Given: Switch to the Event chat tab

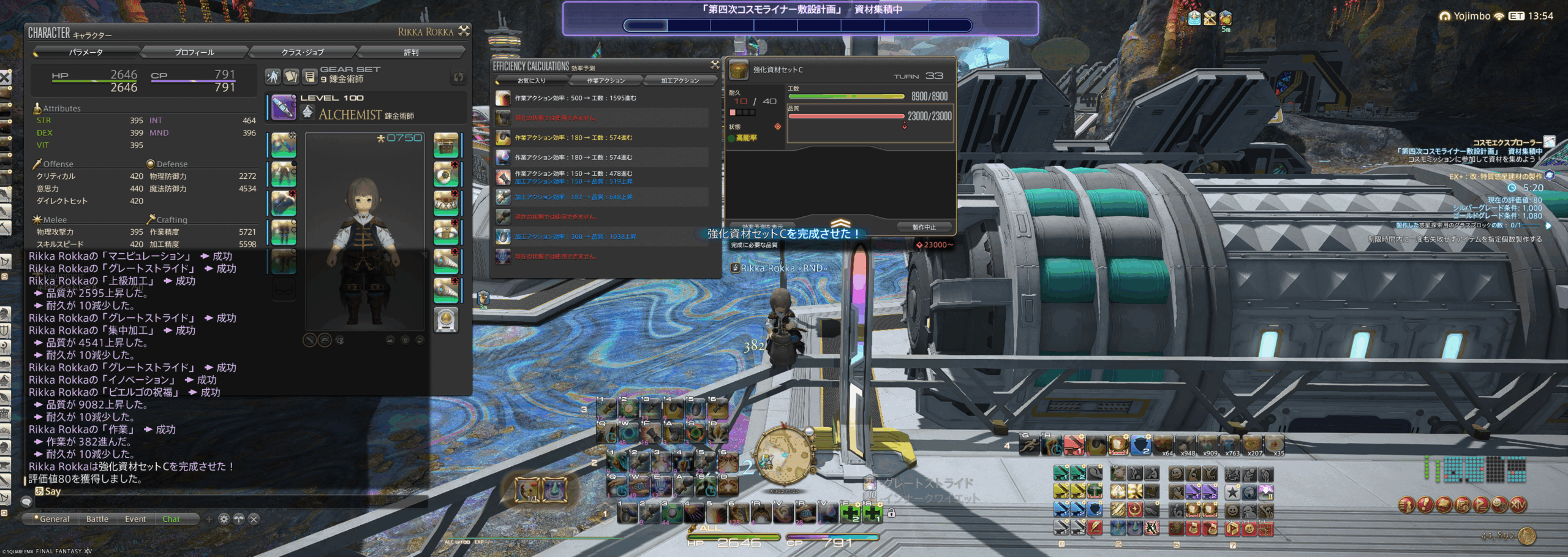Looking at the screenshot, I should [135, 519].
